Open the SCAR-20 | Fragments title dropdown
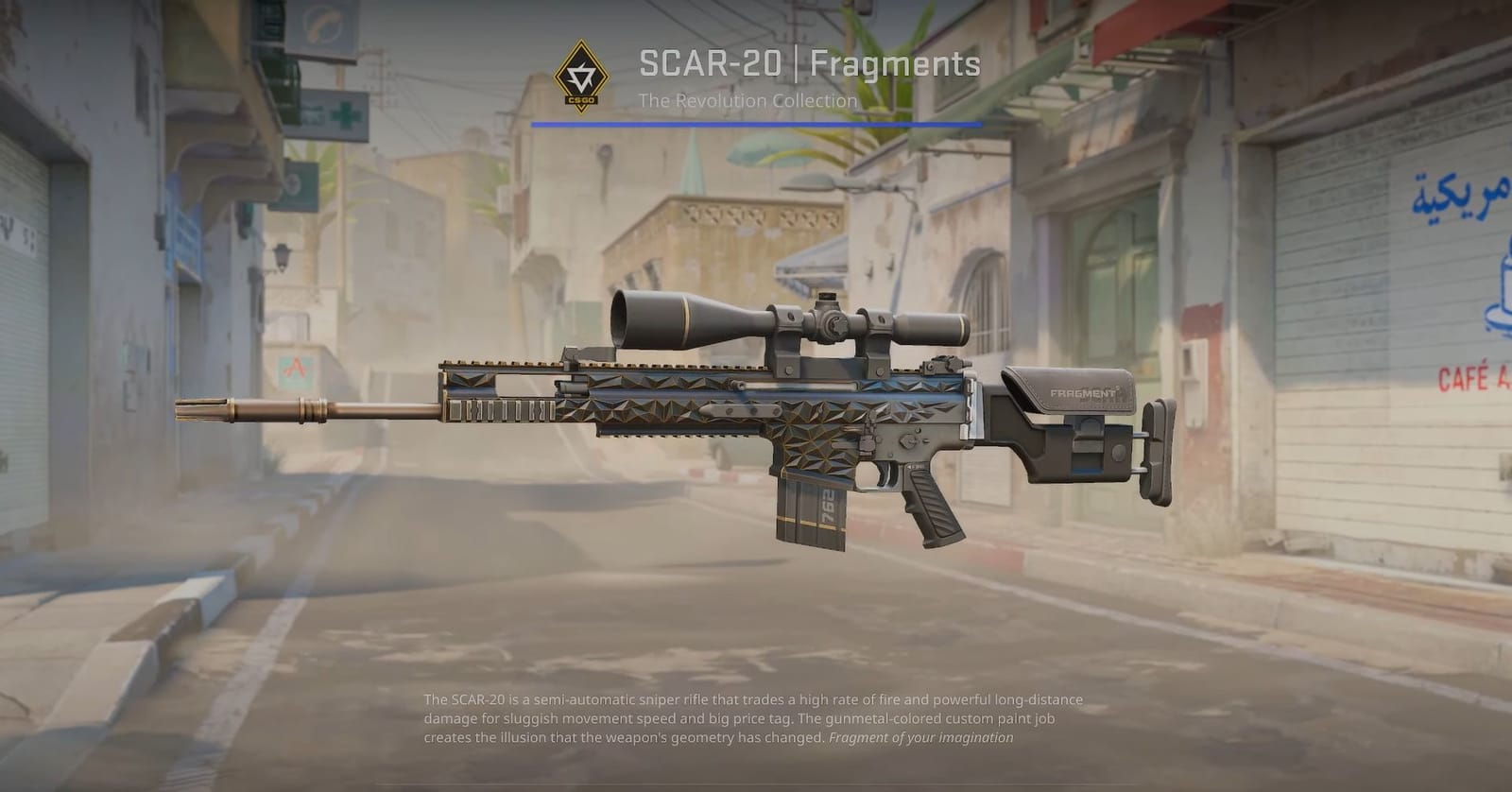 (808, 66)
